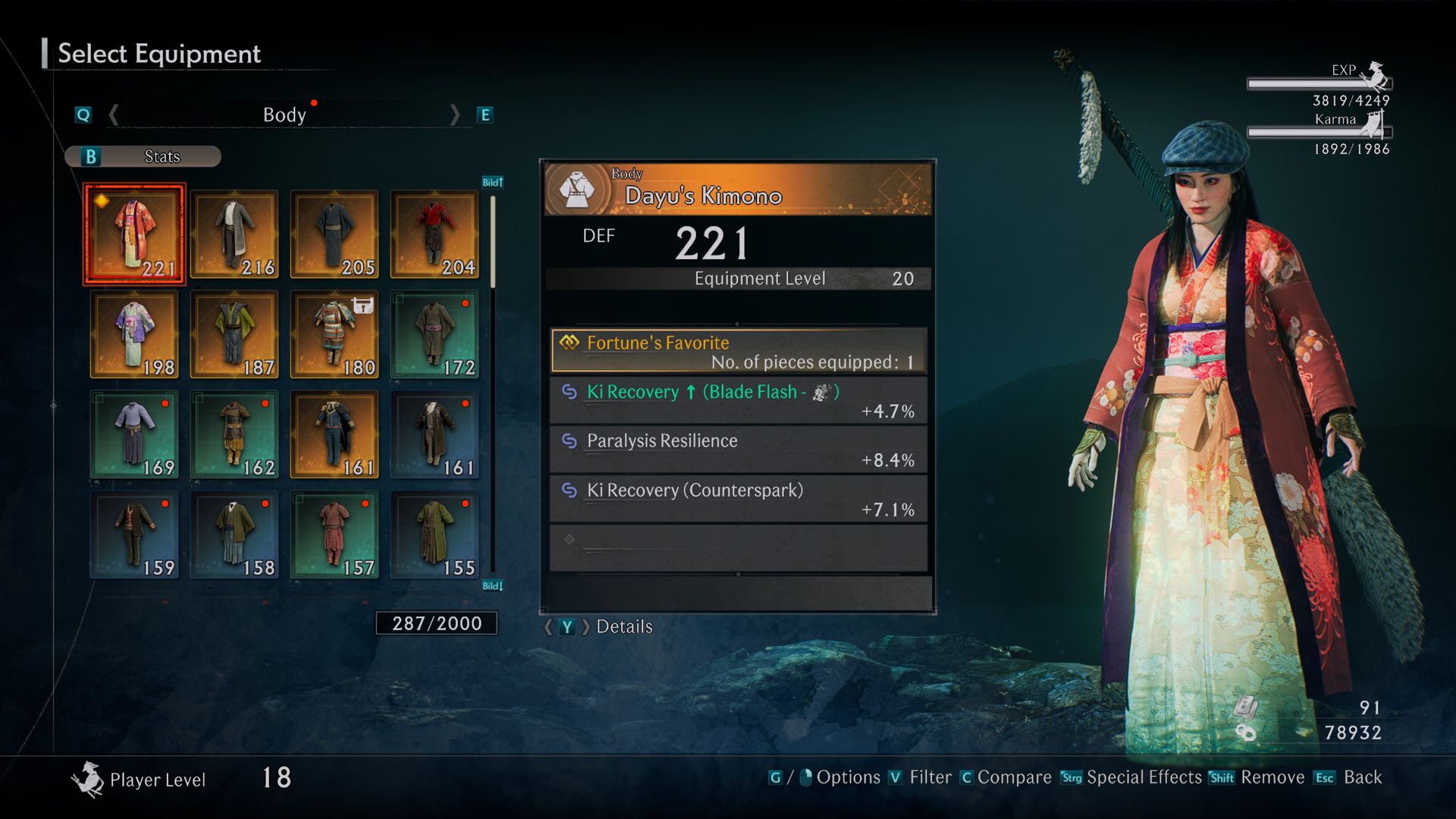Choose the green outfit with 187 defense
The width and height of the screenshot is (1456, 819).
pyautogui.click(x=234, y=334)
